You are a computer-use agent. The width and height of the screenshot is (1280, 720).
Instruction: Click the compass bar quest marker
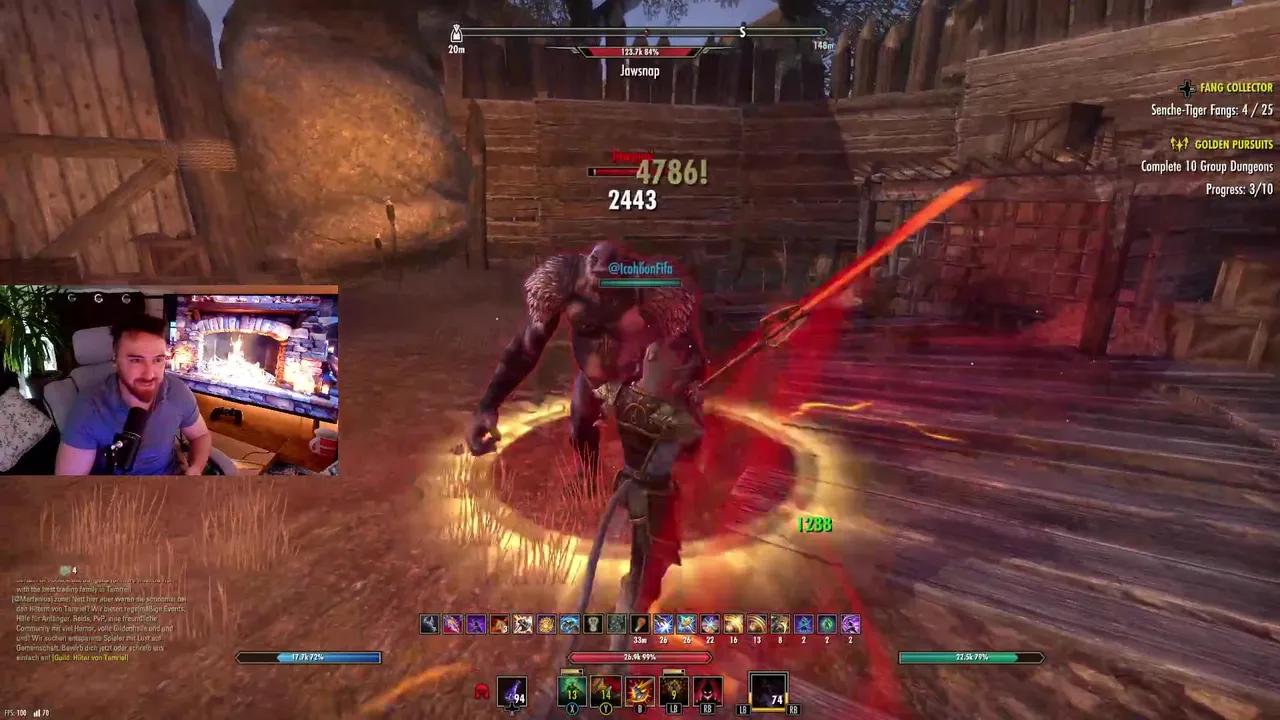tap(742, 32)
